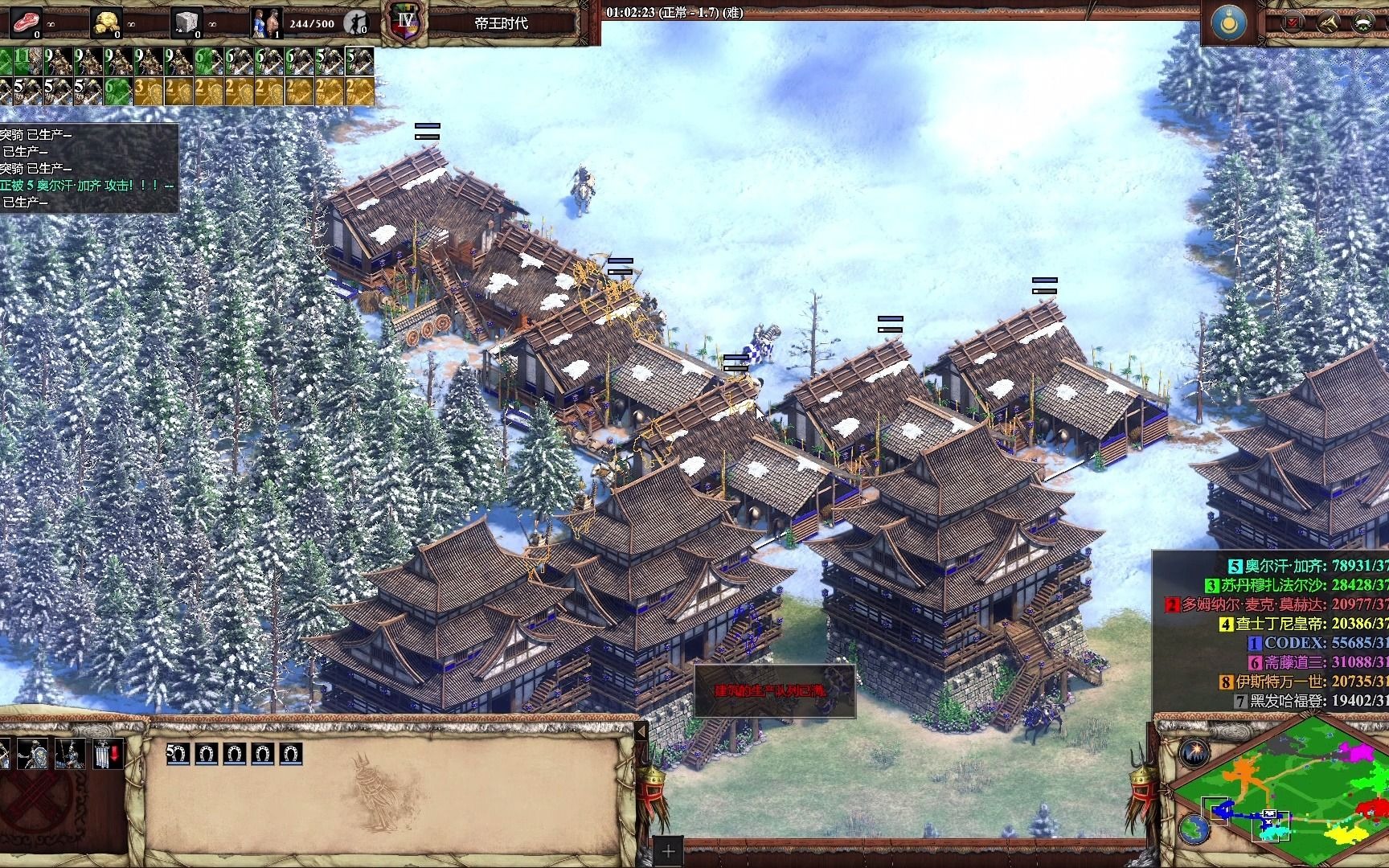The width and height of the screenshot is (1389, 868).
Task: Click the stone resource icon
Action: tap(186, 23)
